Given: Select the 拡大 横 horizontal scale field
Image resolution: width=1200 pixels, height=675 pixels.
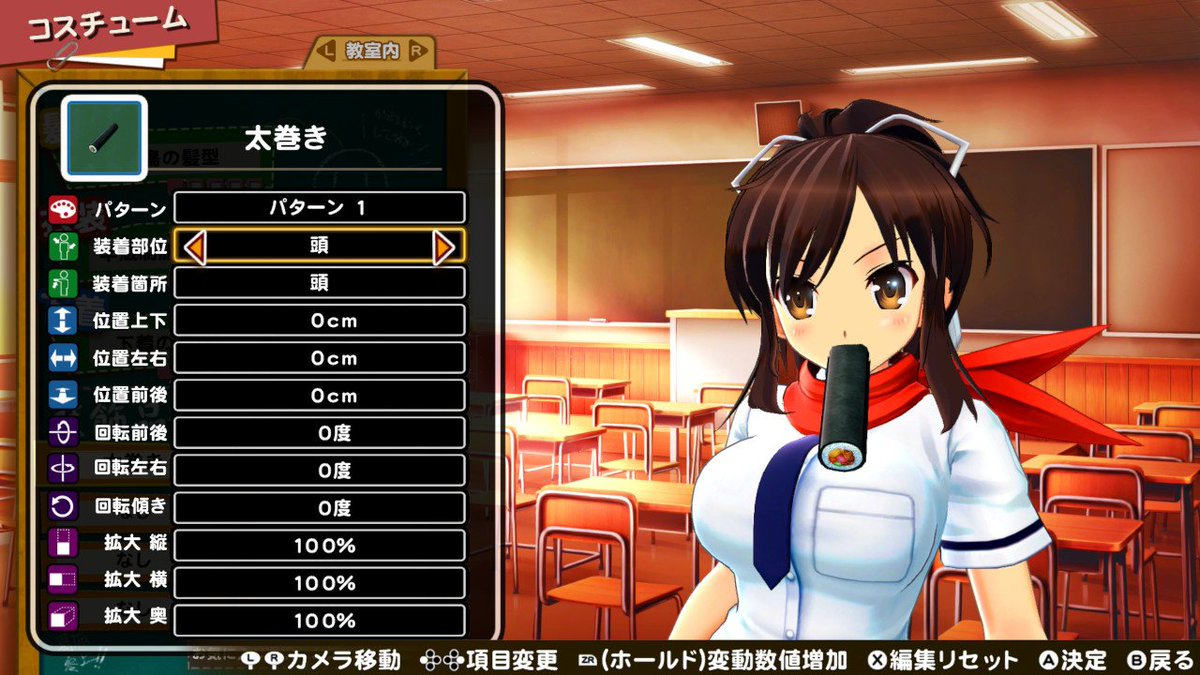Looking at the screenshot, I should [319, 583].
